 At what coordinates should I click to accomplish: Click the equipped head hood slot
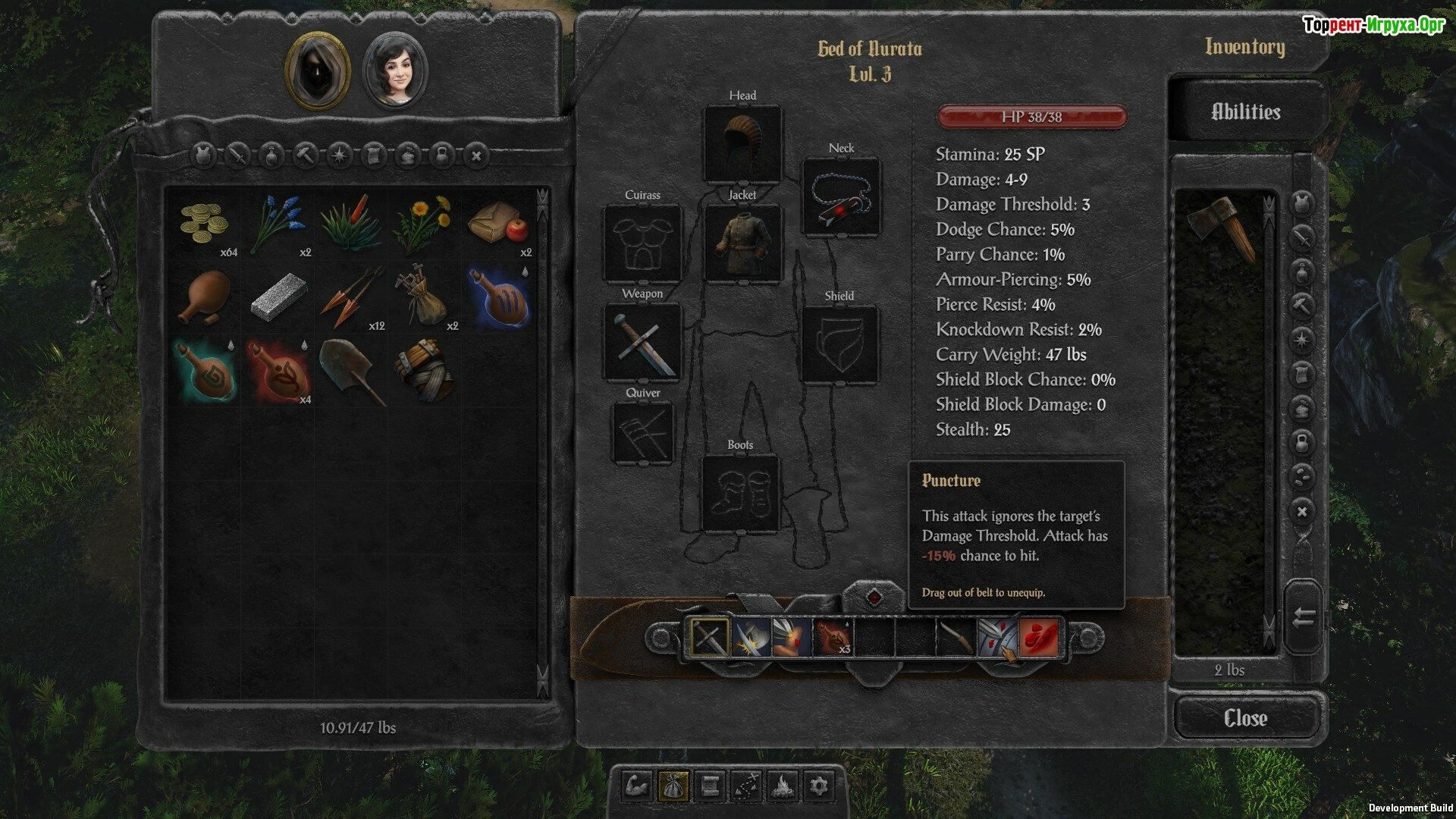pos(742,143)
